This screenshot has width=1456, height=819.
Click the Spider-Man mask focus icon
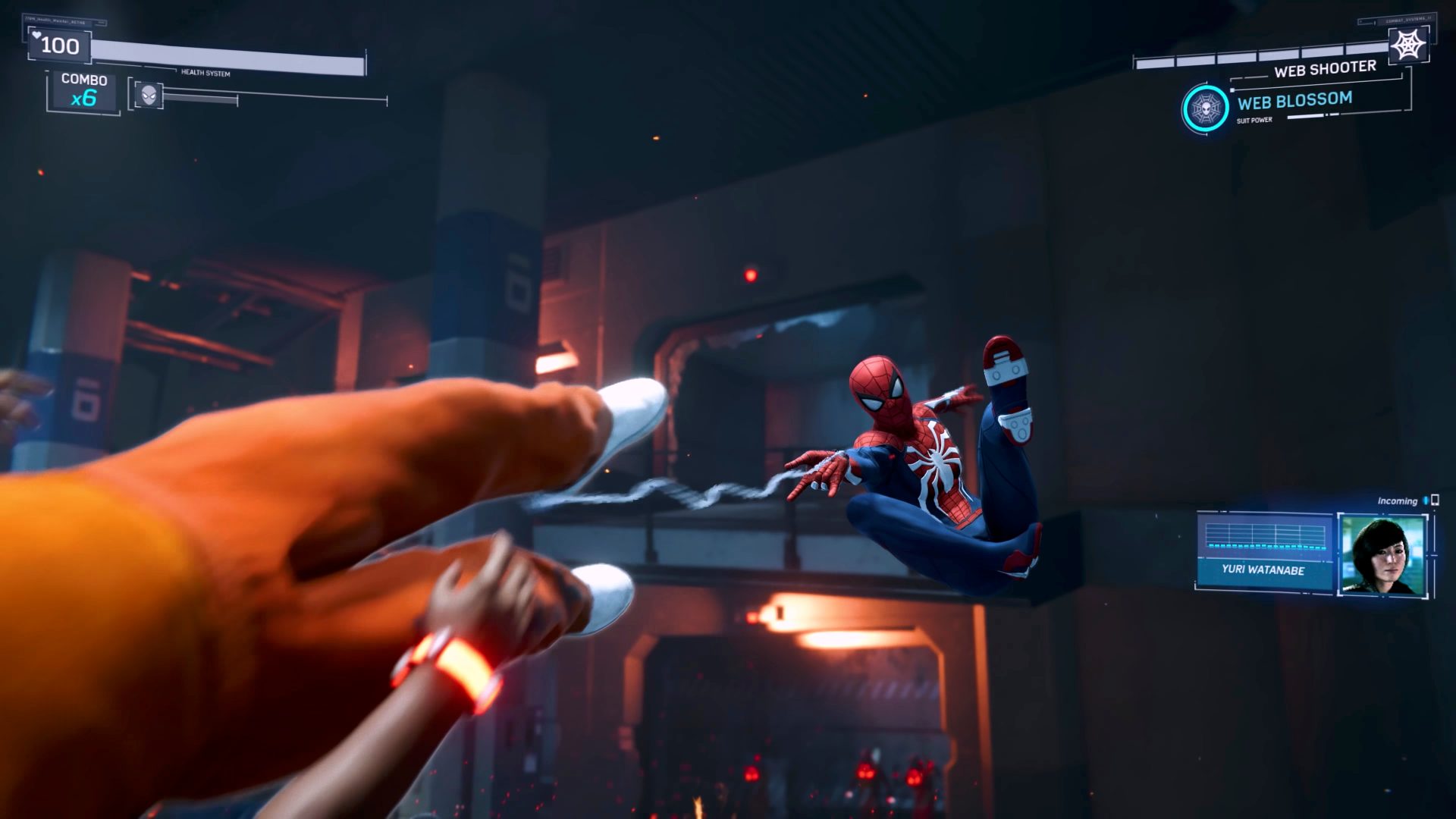pos(149,95)
